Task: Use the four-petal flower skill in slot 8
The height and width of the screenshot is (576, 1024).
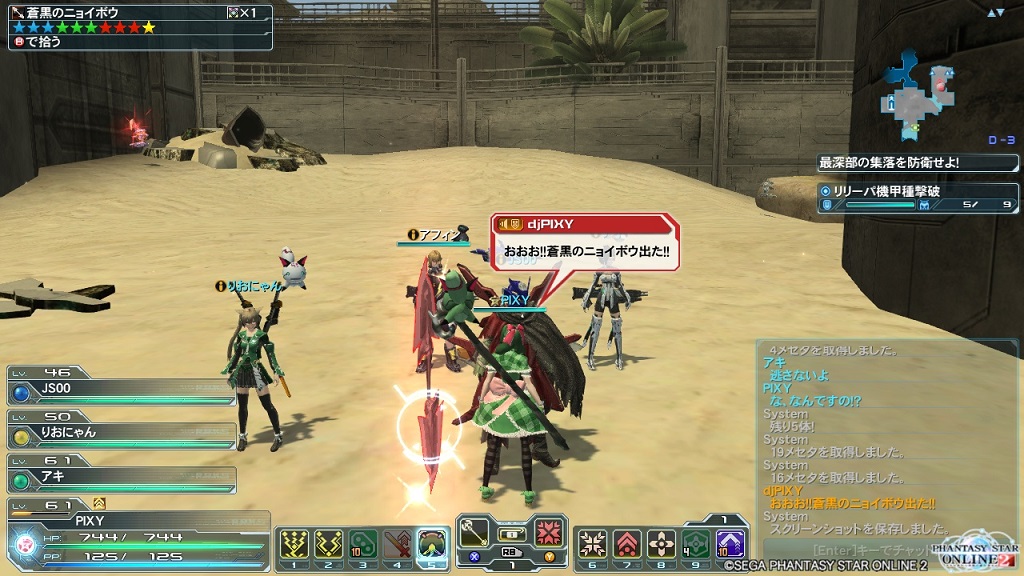Action: point(661,544)
